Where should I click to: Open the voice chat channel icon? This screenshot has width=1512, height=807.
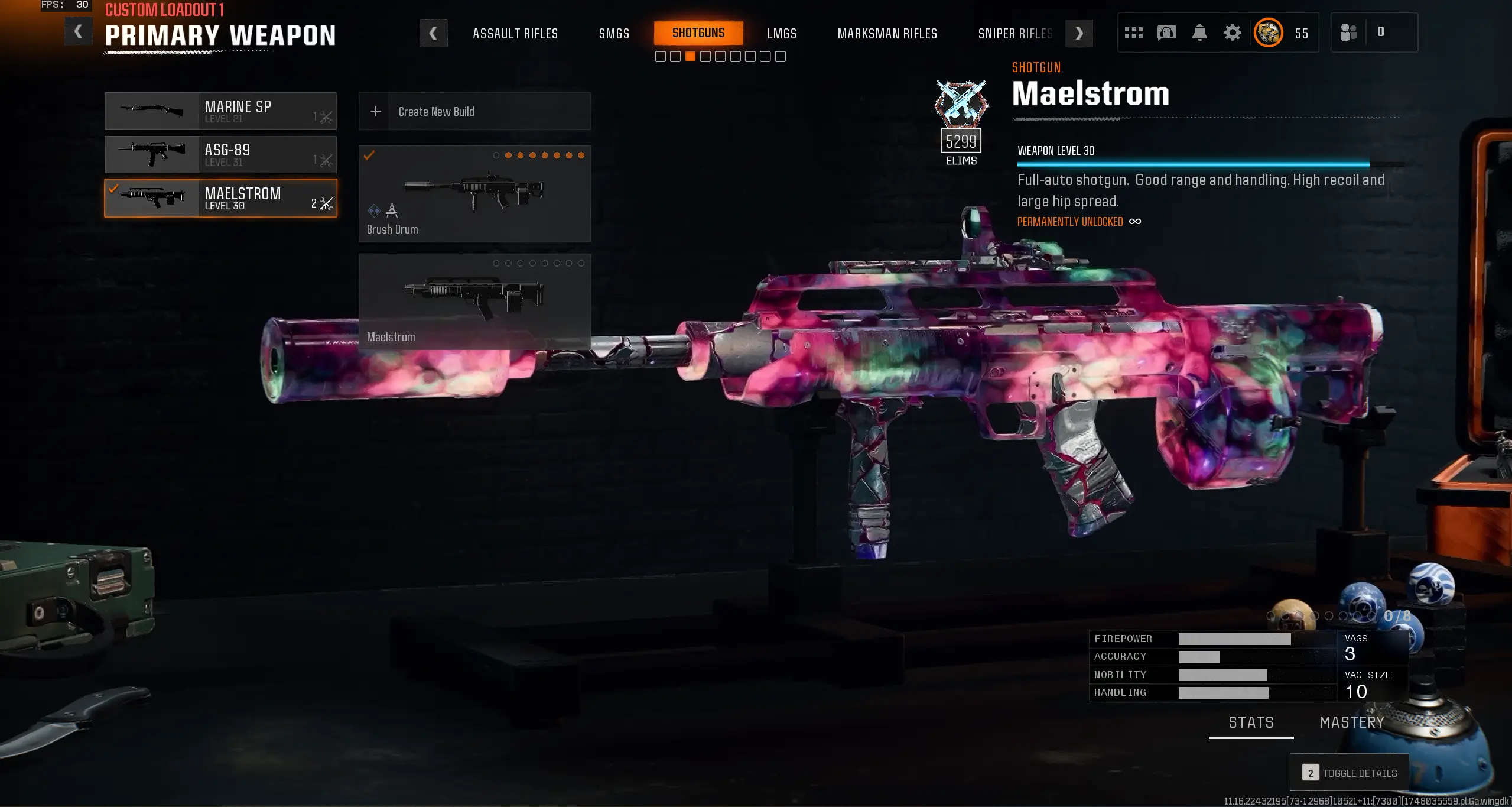pos(1166,33)
